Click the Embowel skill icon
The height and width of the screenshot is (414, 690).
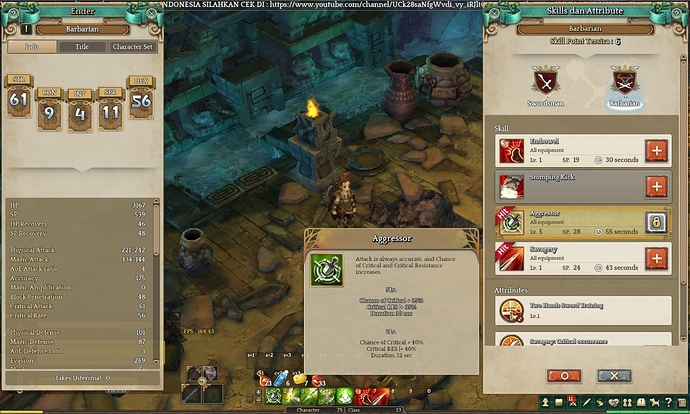512,151
